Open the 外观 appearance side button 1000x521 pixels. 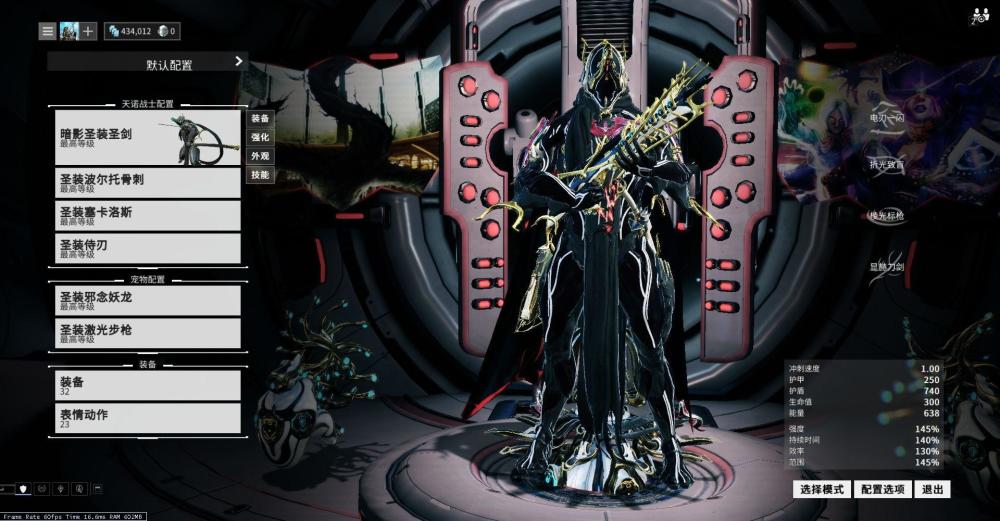point(260,156)
